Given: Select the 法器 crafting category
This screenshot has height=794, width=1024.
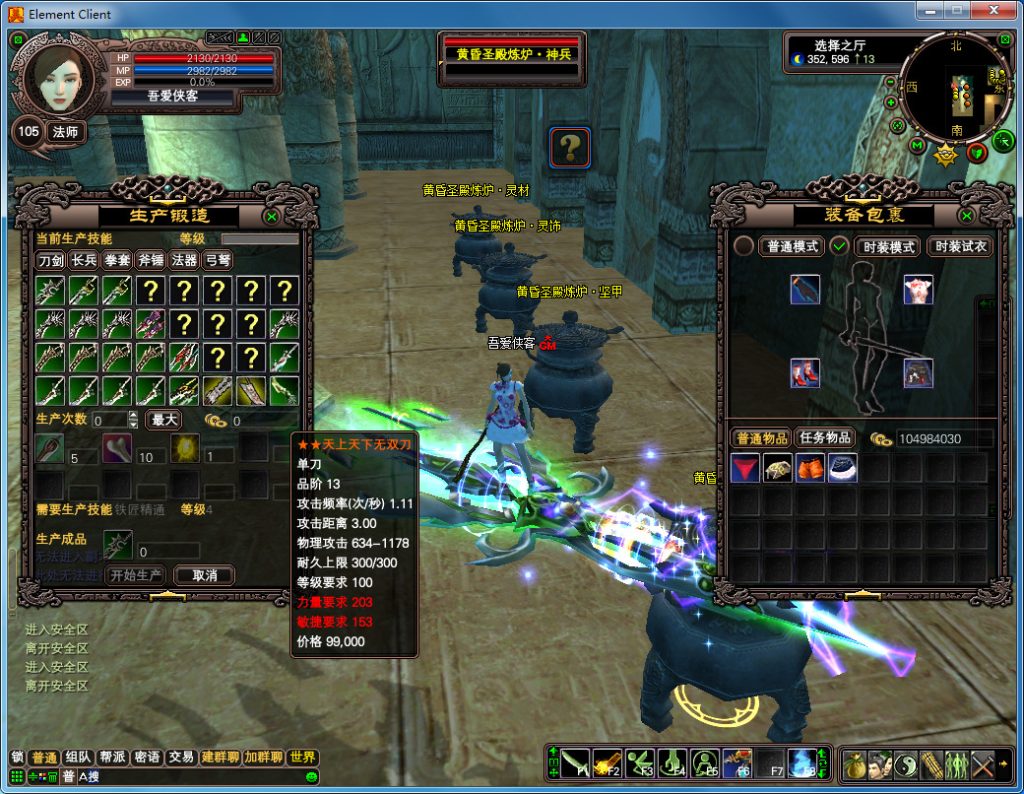Looking at the screenshot, I should click(184, 261).
